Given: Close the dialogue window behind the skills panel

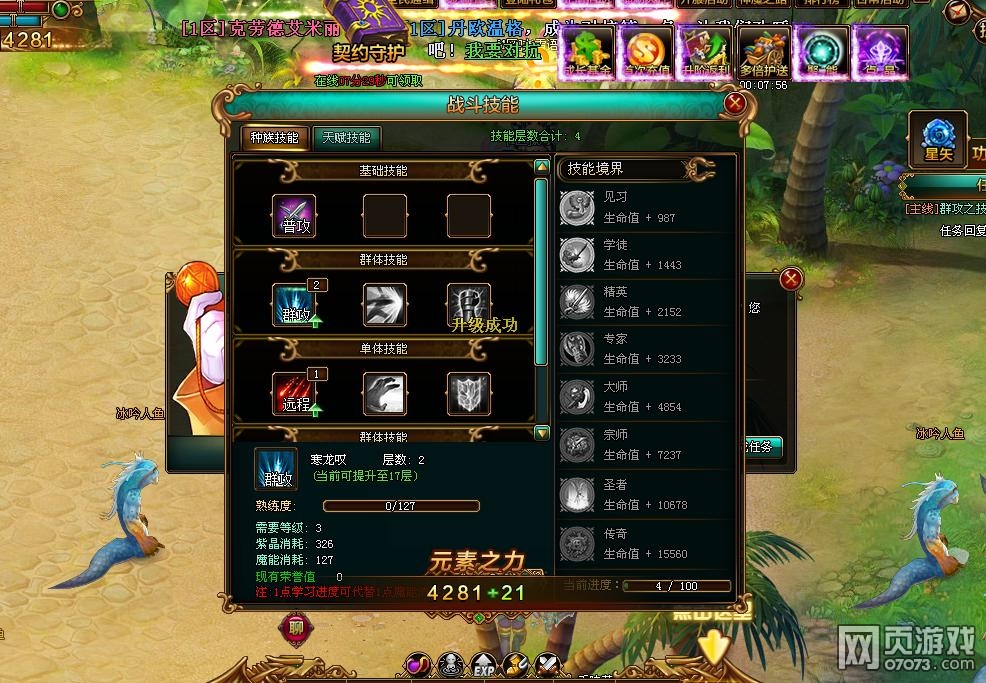Looking at the screenshot, I should pyautogui.click(x=791, y=279).
